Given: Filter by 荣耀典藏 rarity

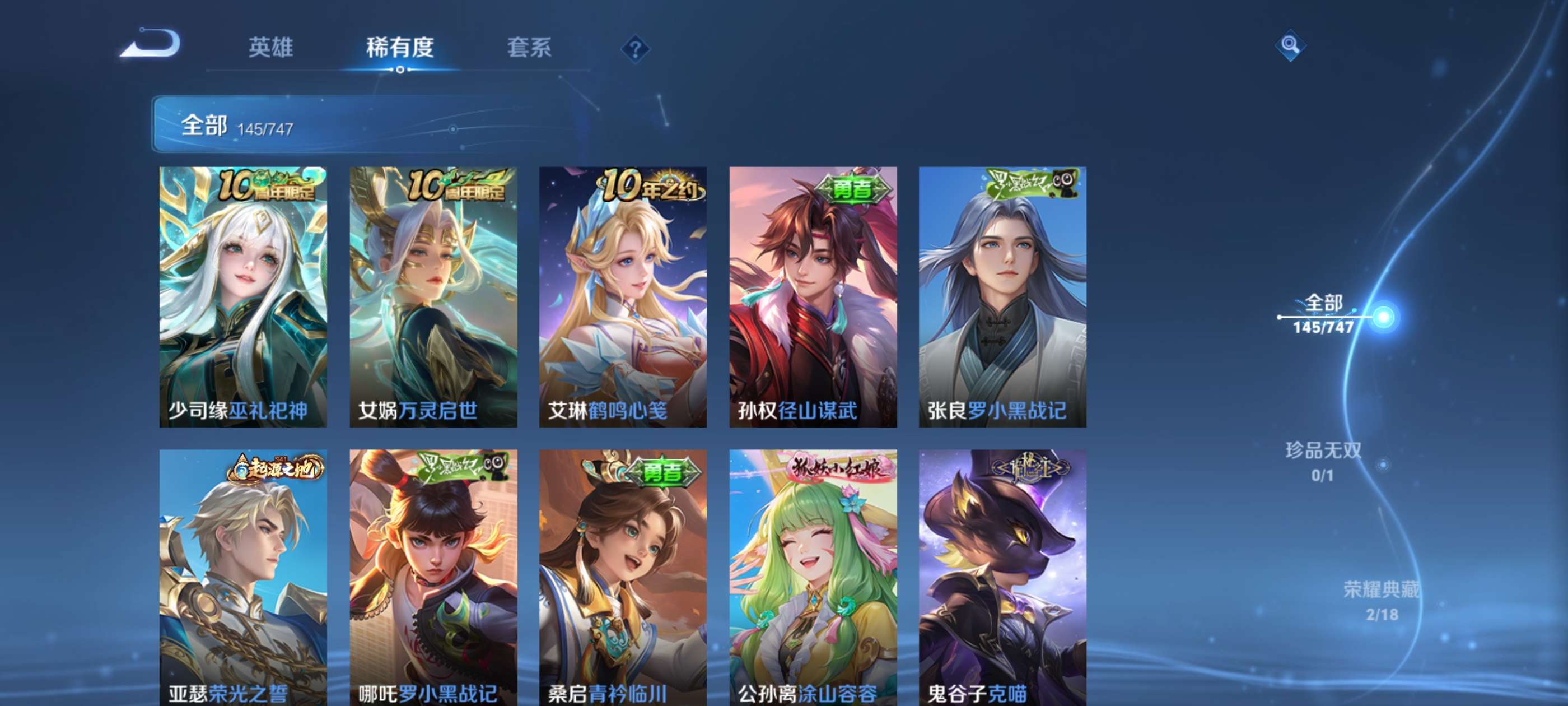Looking at the screenshot, I should (x=1381, y=601).
